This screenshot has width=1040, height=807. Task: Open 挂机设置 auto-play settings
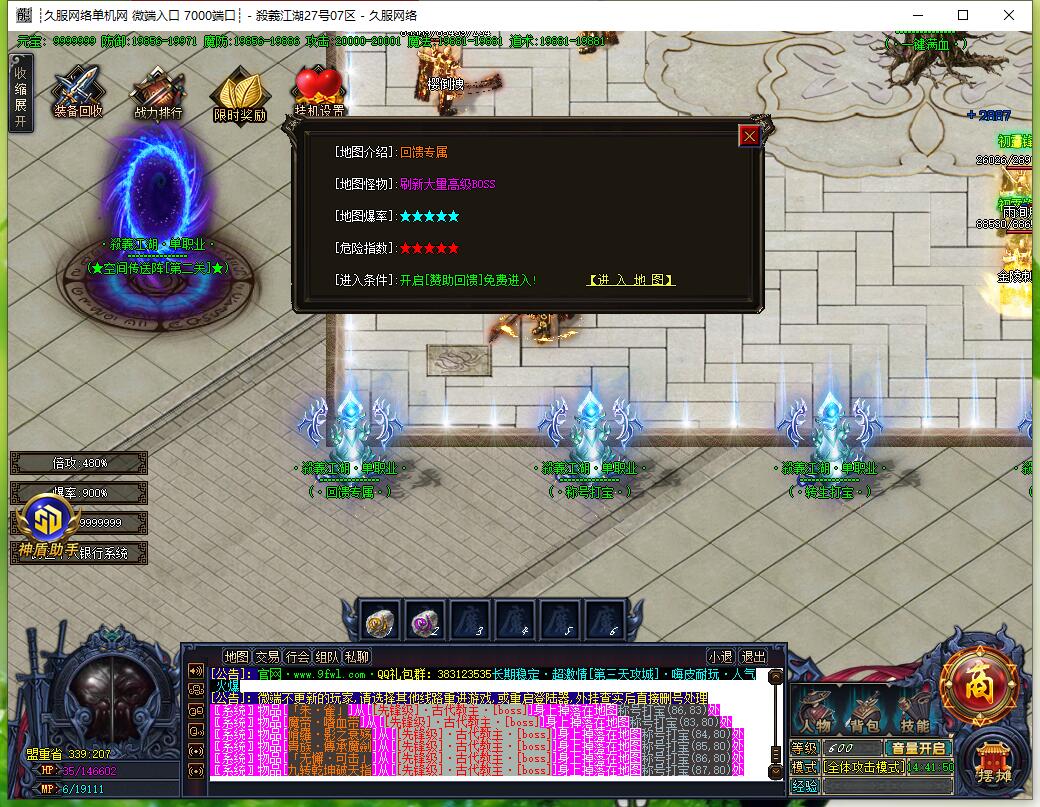tap(319, 94)
